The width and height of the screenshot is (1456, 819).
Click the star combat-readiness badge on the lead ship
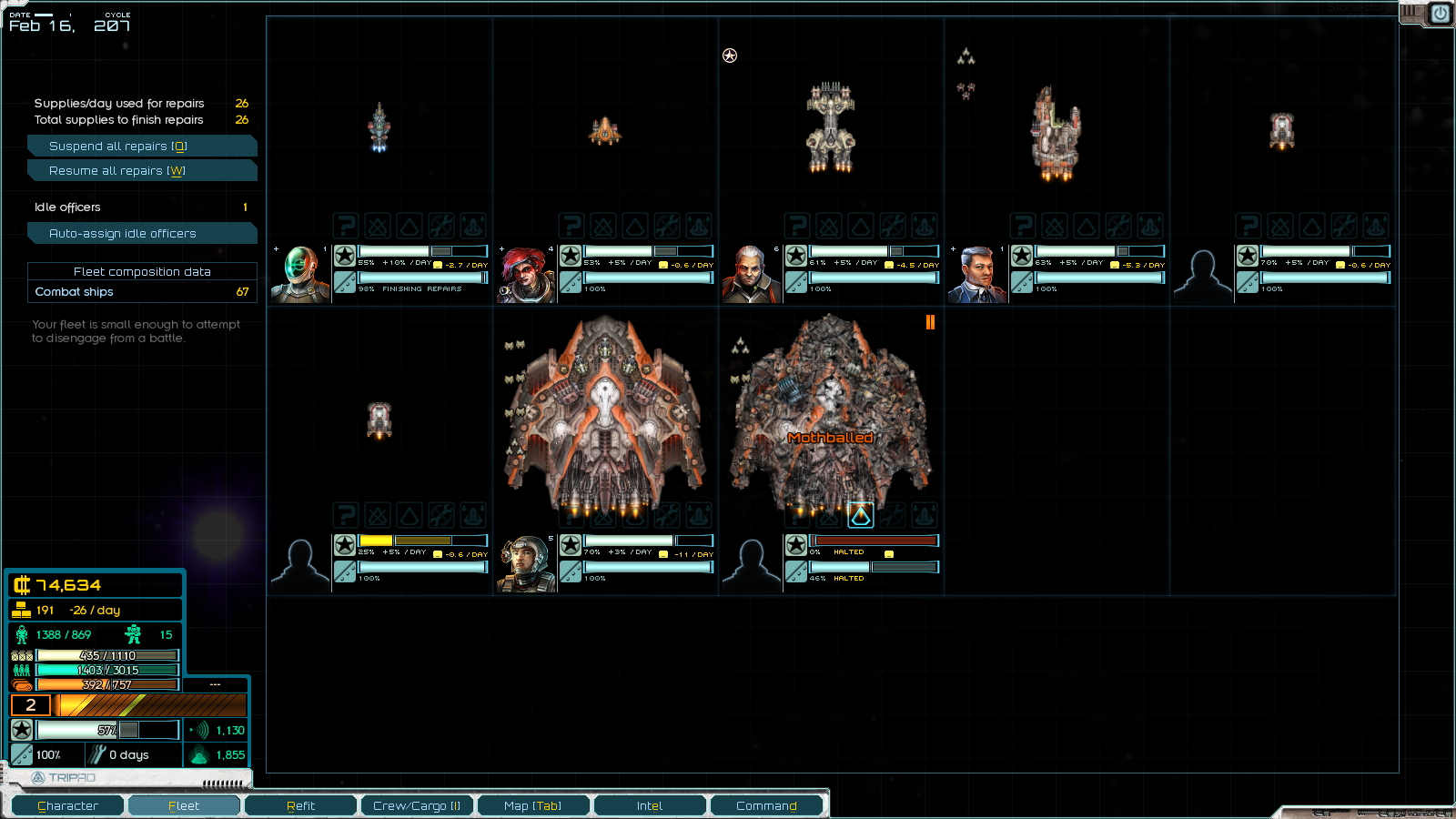click(x=344, y=255)
